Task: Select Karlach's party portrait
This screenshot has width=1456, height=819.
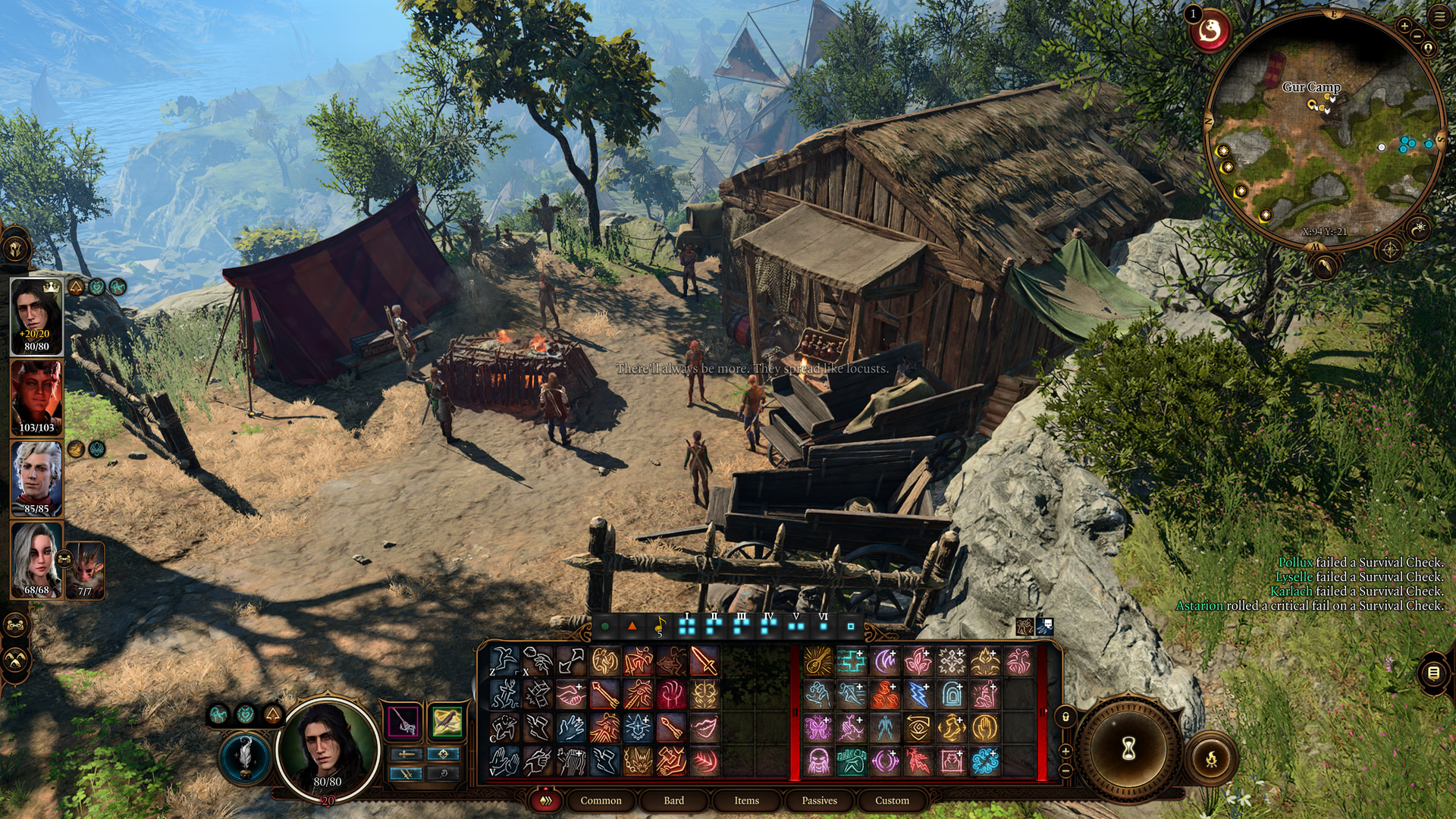Action: (x=36, y=397)
